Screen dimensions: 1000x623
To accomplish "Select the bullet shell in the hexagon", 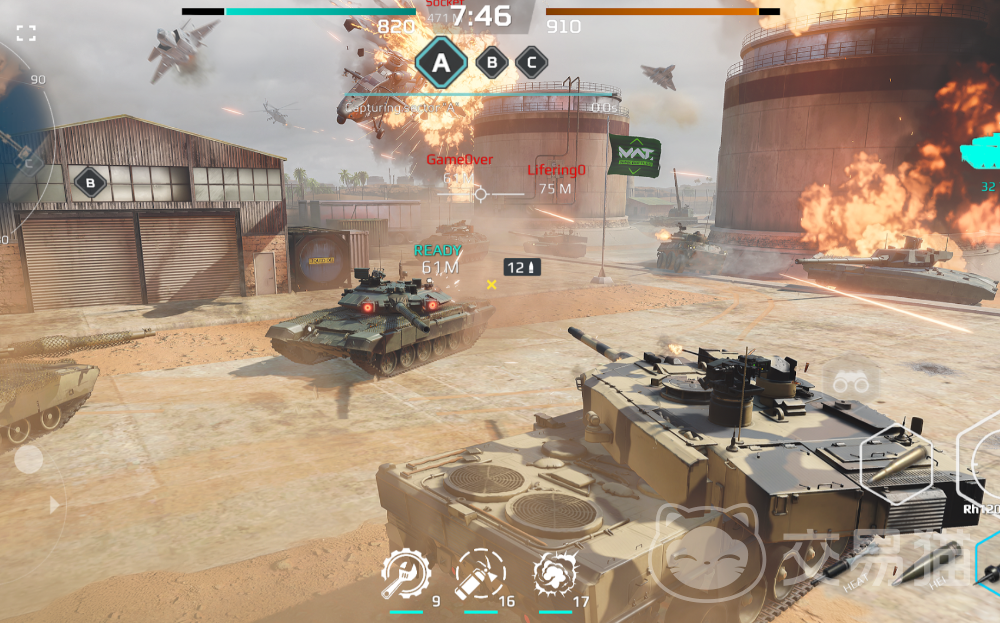I will coord(896,466).
